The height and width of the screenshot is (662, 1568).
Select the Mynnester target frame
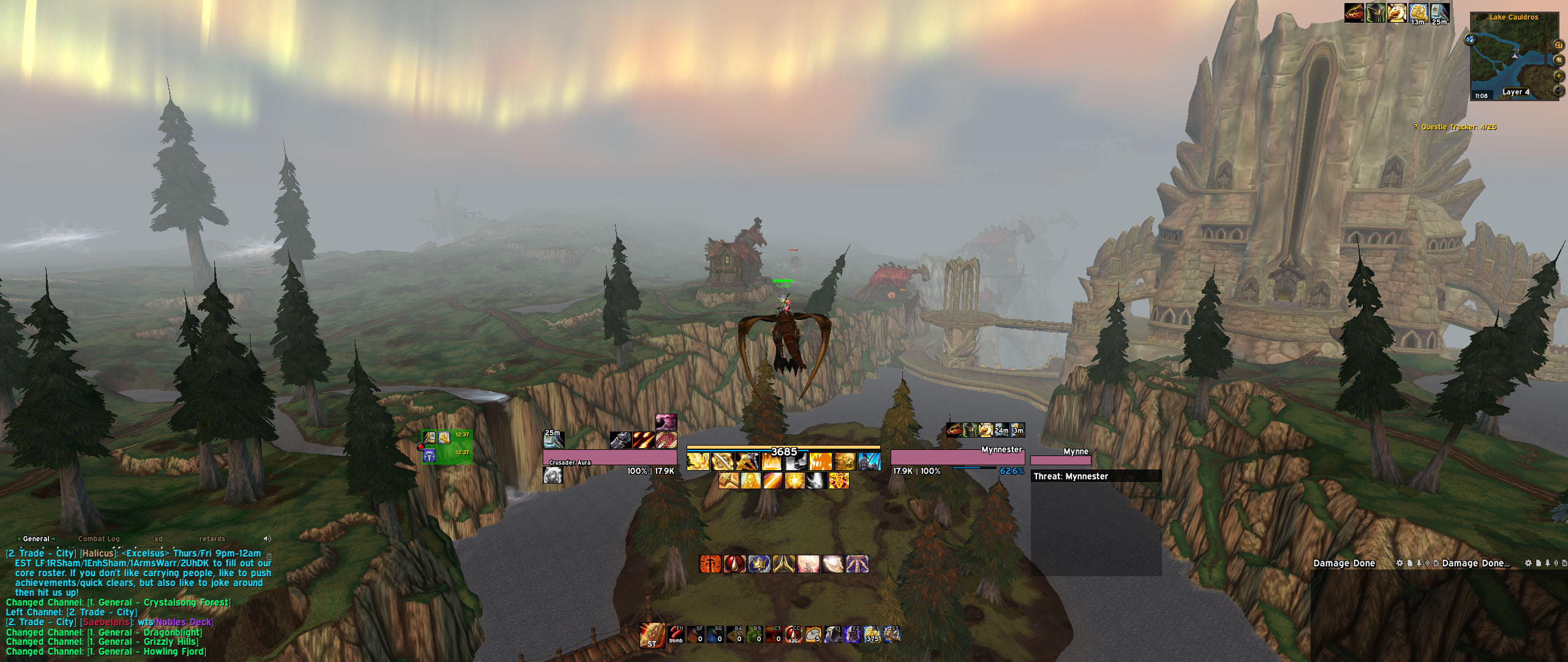[957, 457]
